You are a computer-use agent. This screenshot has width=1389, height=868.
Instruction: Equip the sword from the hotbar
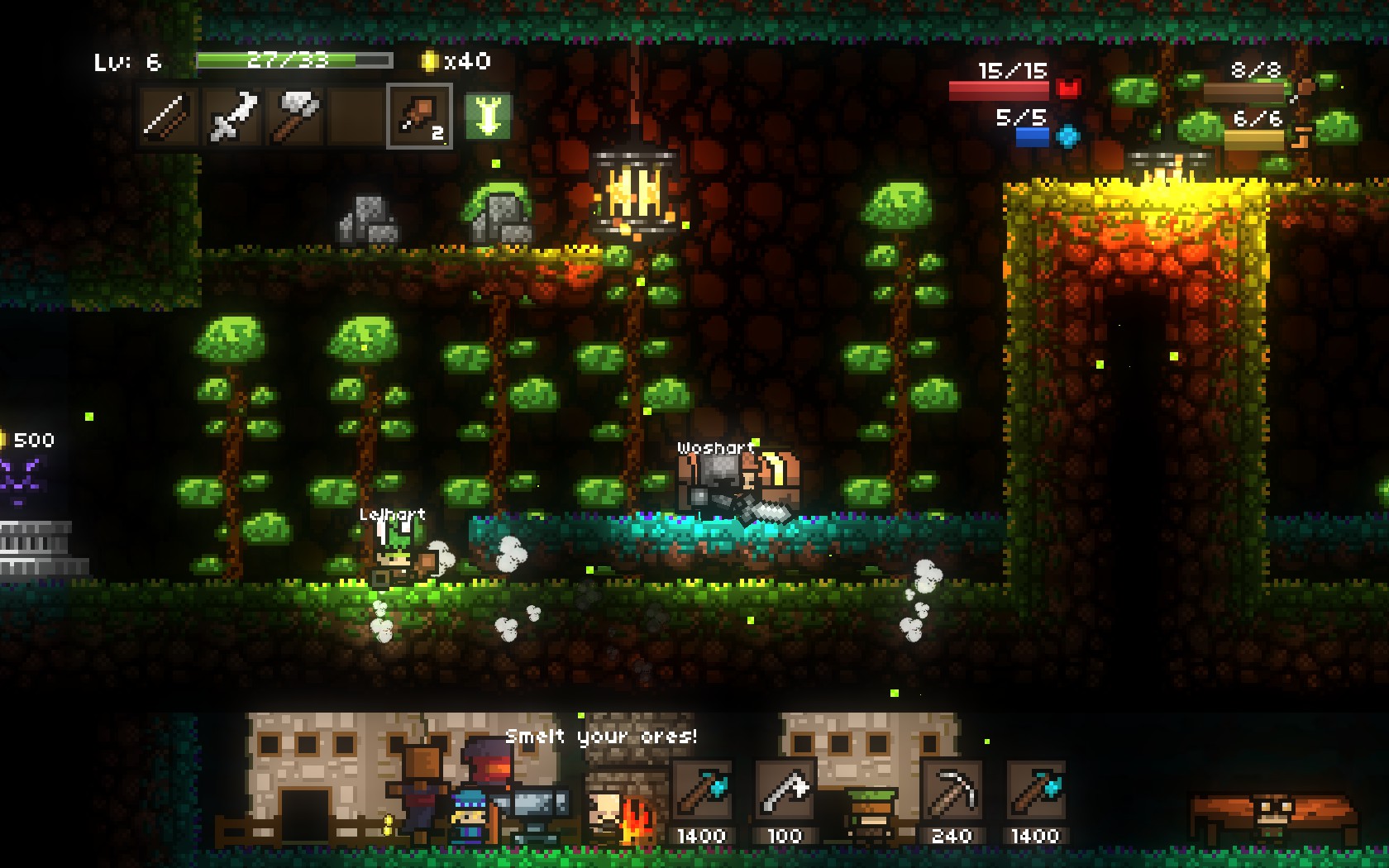(232, 117)
